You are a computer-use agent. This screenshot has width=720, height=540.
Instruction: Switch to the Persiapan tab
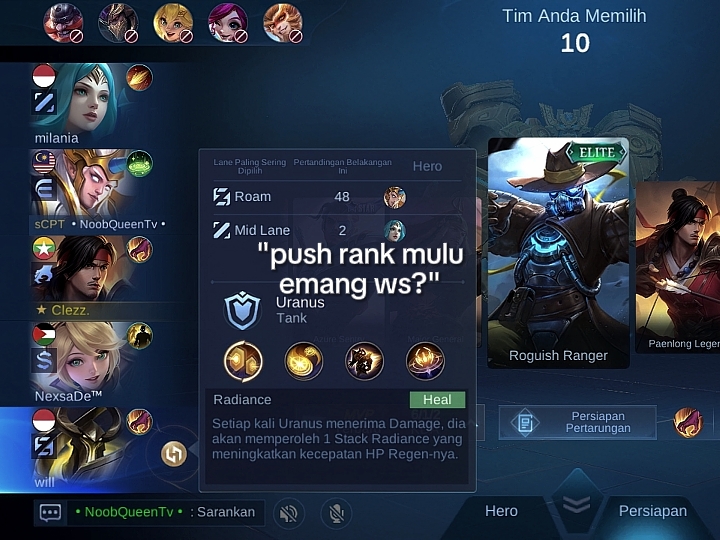coord(652,511)
